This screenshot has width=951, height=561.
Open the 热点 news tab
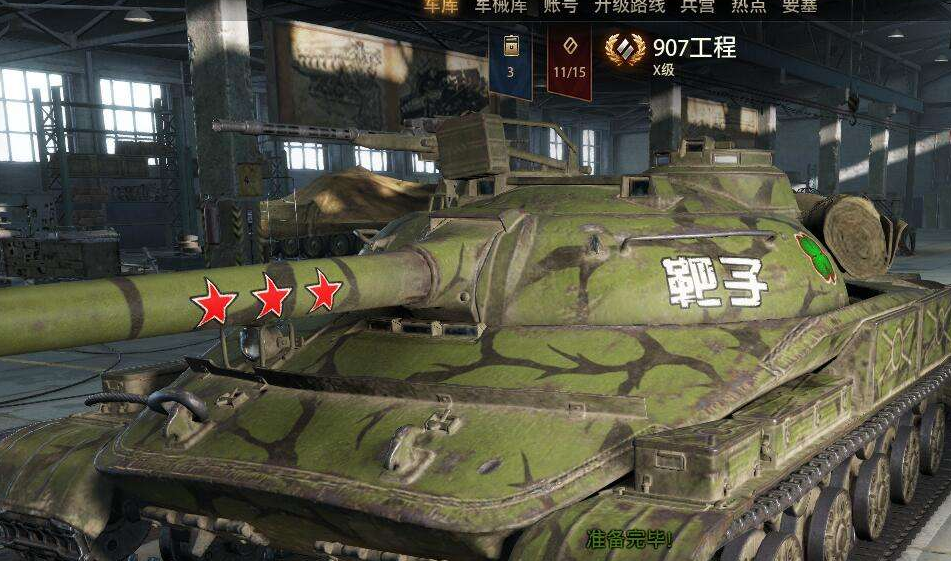tap(748, 6)
